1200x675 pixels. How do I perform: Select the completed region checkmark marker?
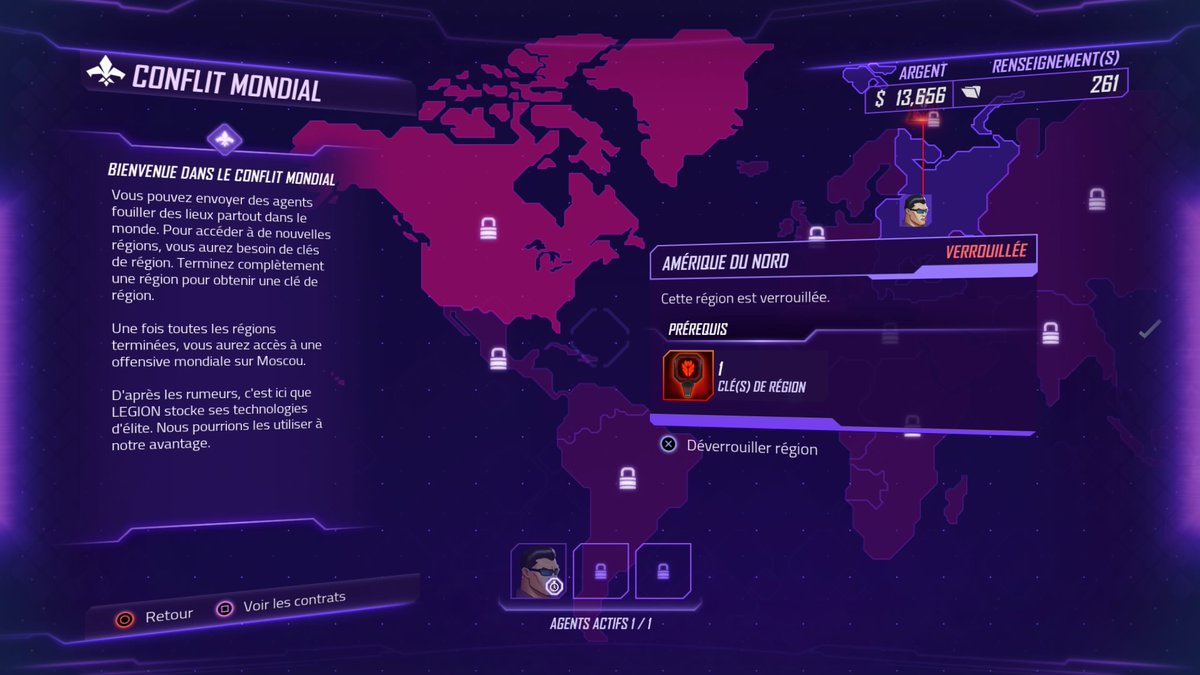[1150, 328]
